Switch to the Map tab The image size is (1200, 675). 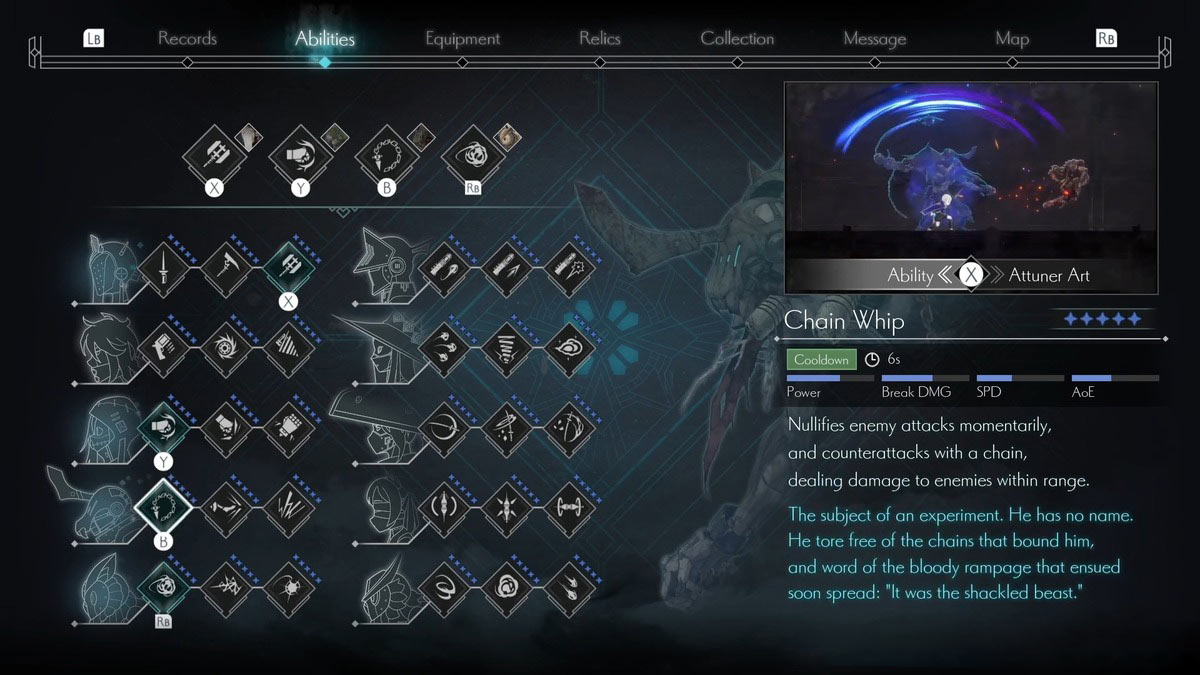pyautogui.click(x=1012, y=39)
